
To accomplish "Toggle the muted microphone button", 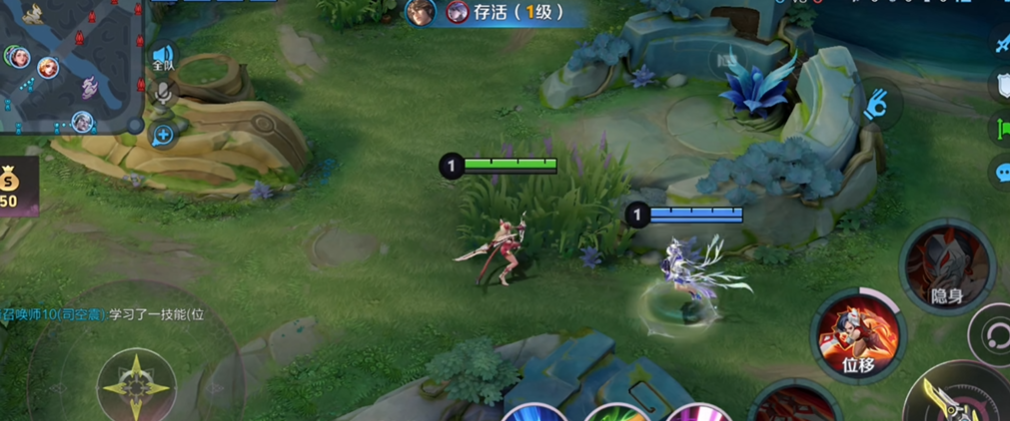I will [163, 94].
